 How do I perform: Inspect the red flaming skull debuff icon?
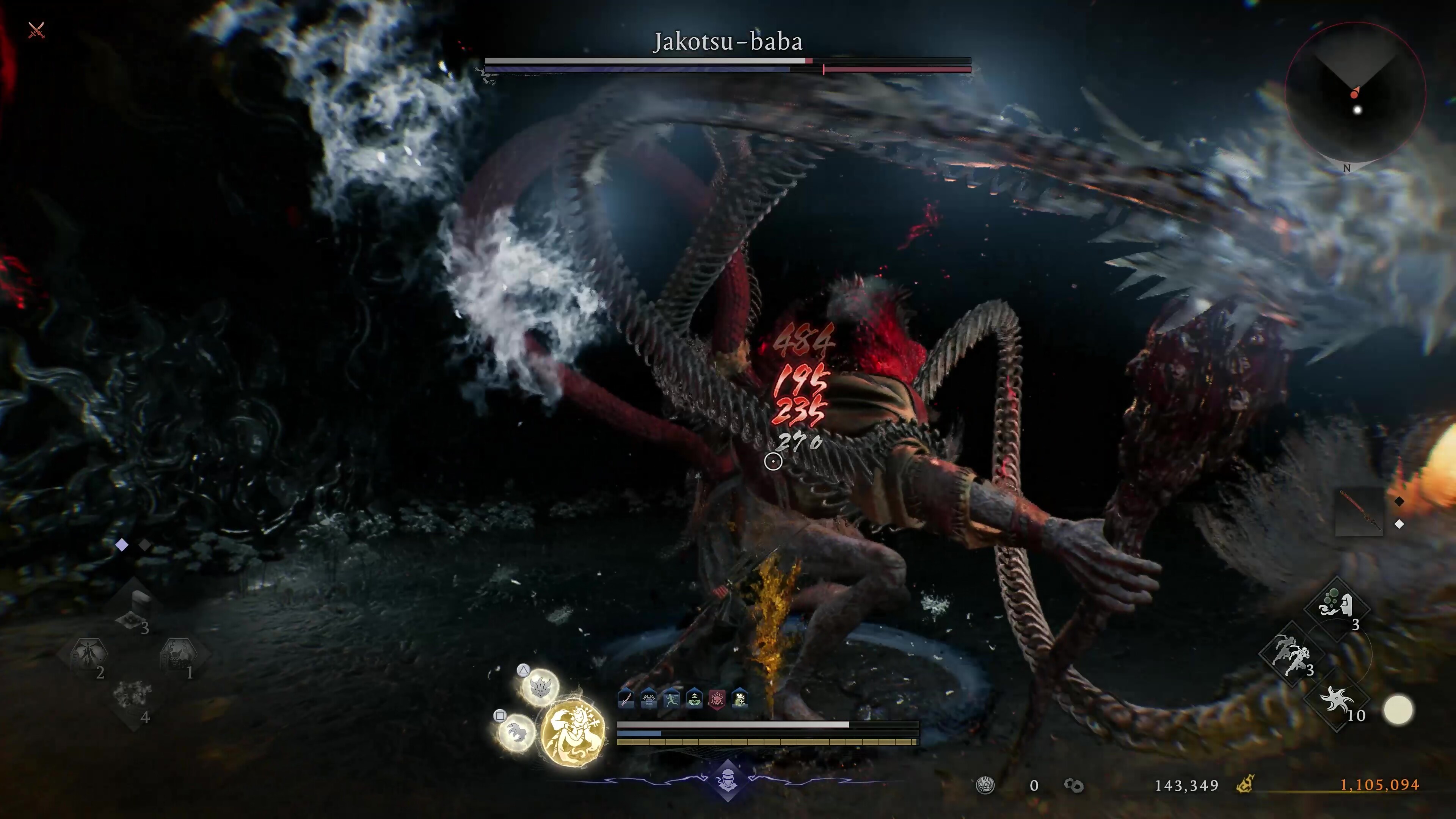click(717, 700)
